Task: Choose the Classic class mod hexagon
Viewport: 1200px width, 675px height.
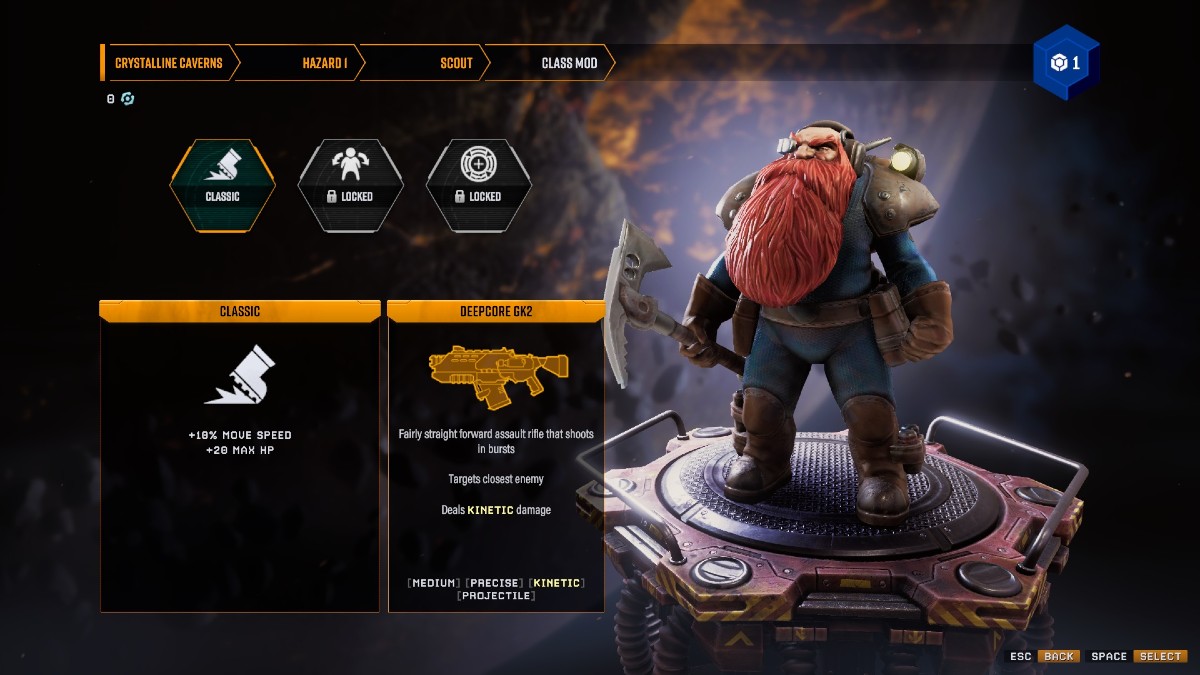Action: [x=222, y=185]
